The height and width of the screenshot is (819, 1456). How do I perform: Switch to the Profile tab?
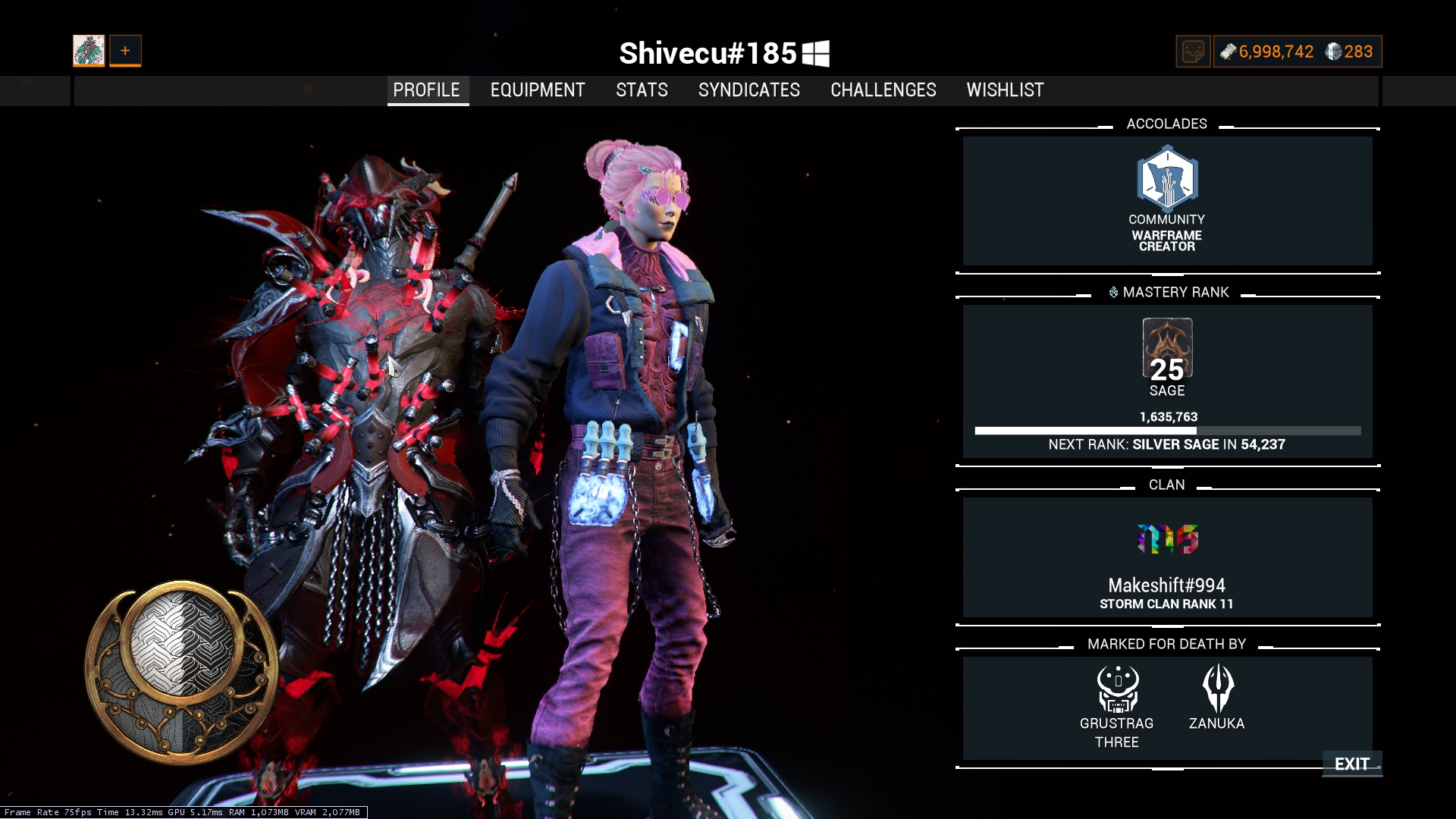tap(427, 90)
